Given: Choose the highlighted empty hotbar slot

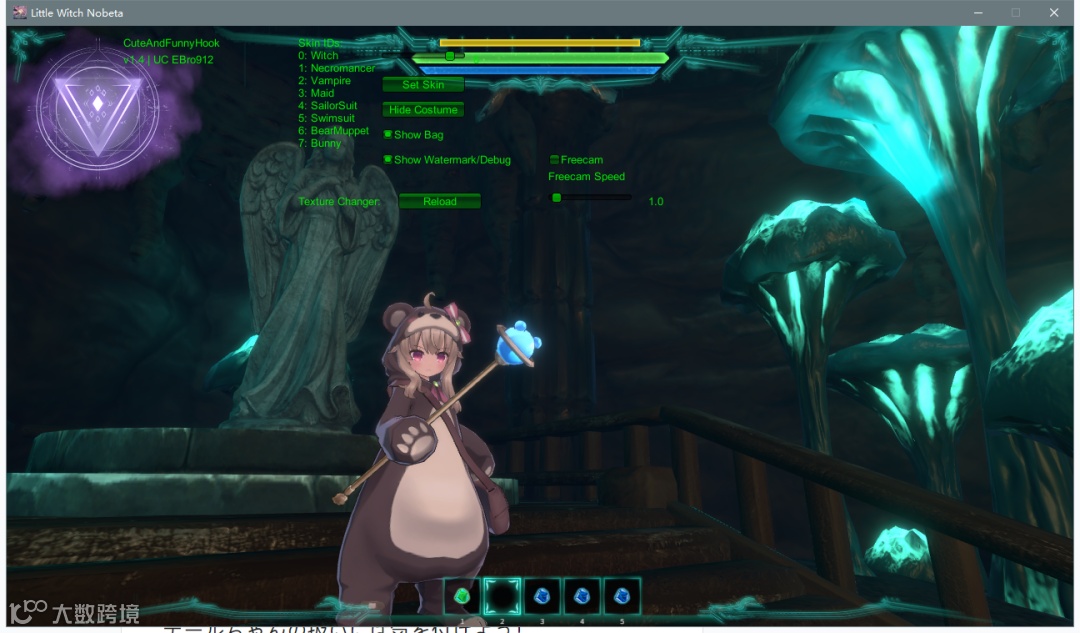Looking at the screenshot, I should (502, 597).
